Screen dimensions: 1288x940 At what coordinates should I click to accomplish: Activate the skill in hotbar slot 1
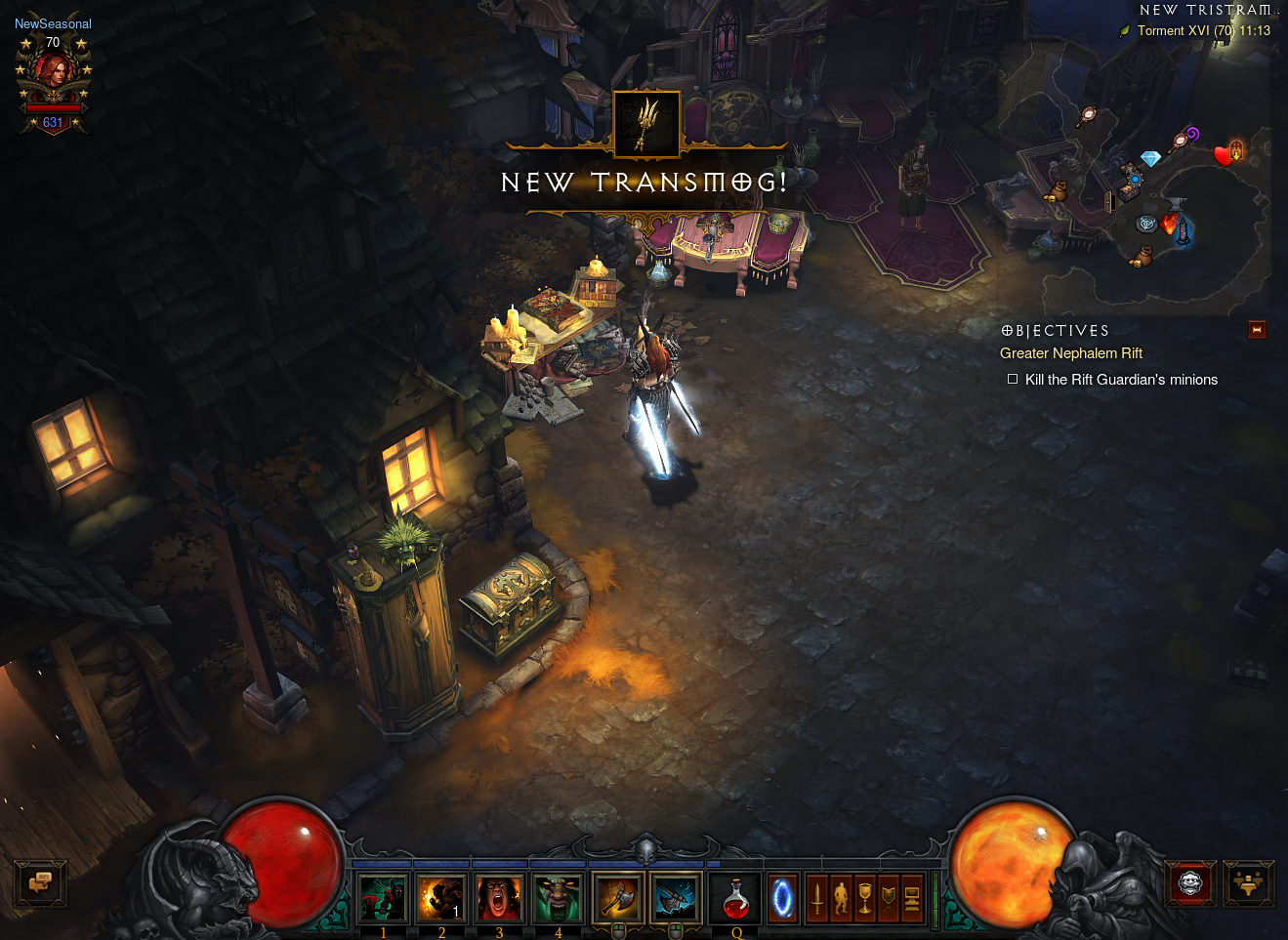(383, 897)
